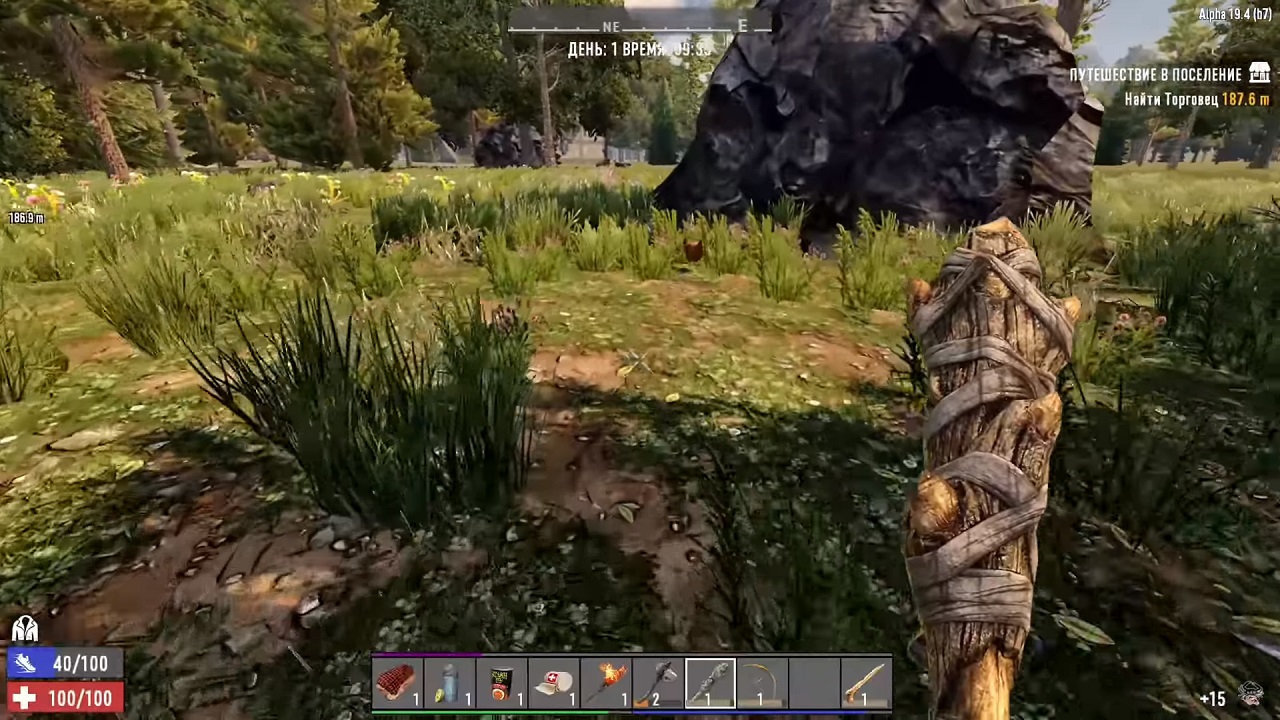Select the grilled meat in hotbar slot 1

[397, 683]
